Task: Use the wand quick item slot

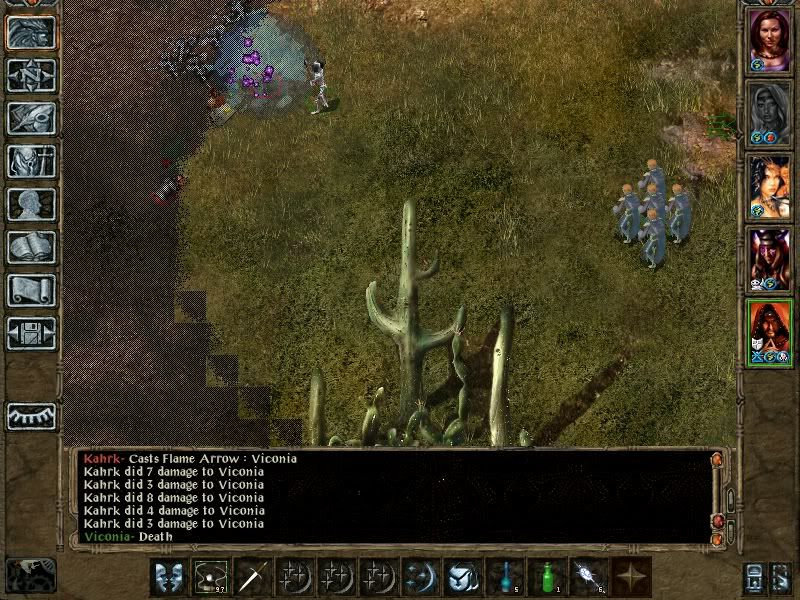Action: pyautogui.click(x=588, y=576)
